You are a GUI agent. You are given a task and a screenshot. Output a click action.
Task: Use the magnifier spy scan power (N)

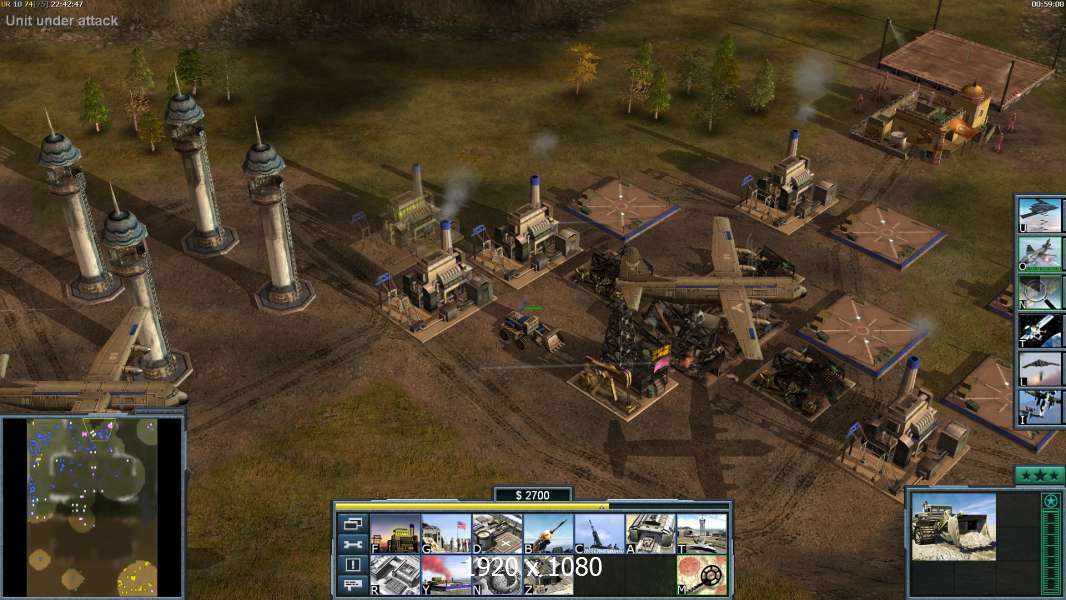[1040, 292]
